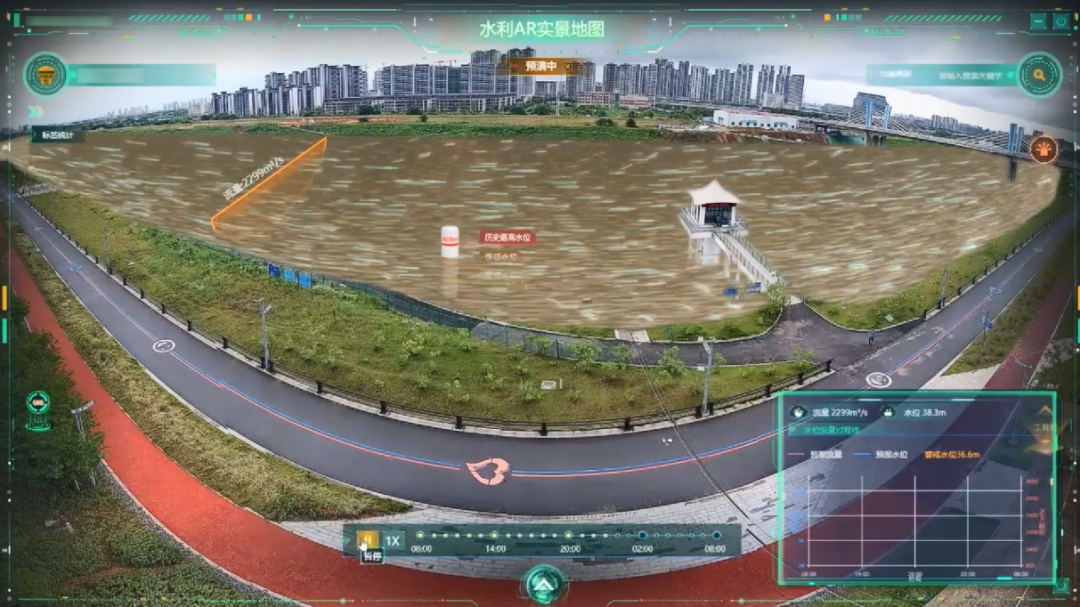Viewport: 1080px width, 607px height.
Task: Open the orange alarm siren icon
Action: (1043, 149)
